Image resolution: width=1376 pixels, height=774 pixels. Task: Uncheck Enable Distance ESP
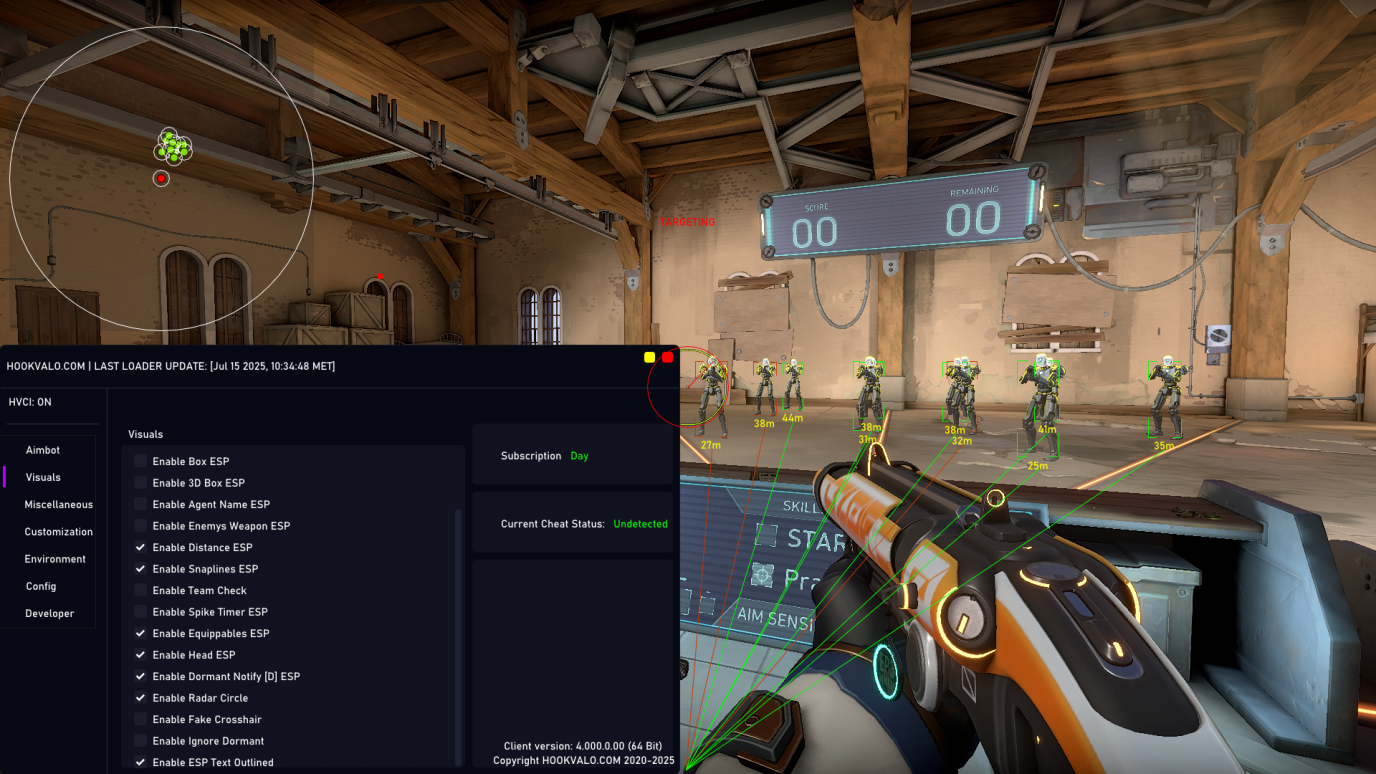[x=141, y=547]
